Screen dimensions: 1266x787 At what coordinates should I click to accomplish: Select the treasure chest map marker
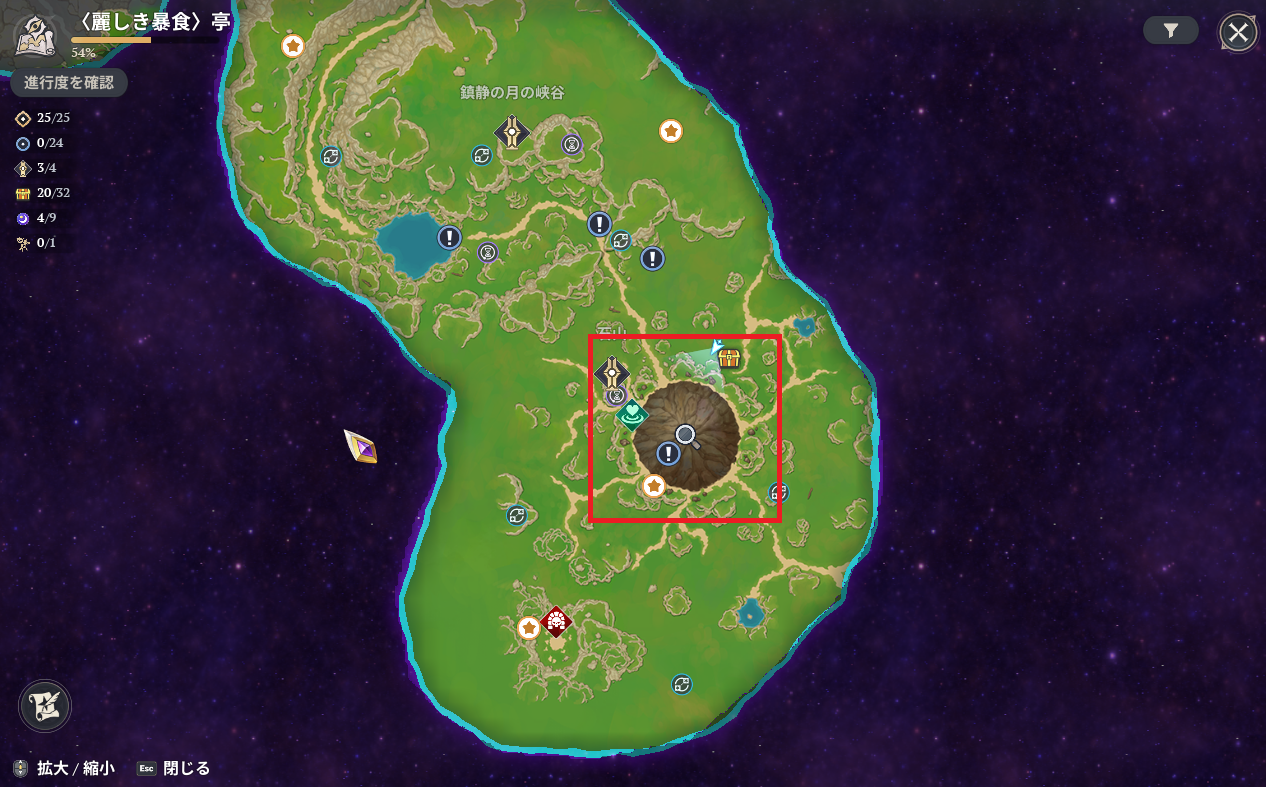(x=729, y=357)
